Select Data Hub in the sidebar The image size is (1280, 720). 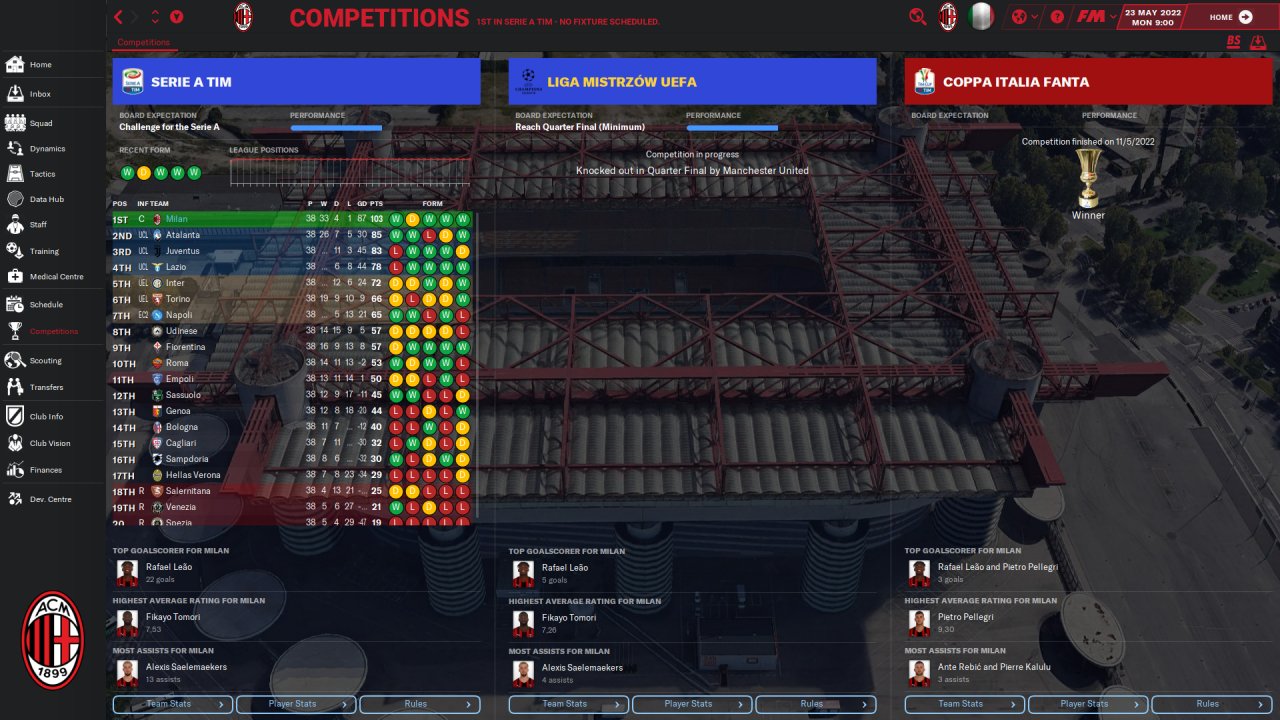(x=46, y=199)
